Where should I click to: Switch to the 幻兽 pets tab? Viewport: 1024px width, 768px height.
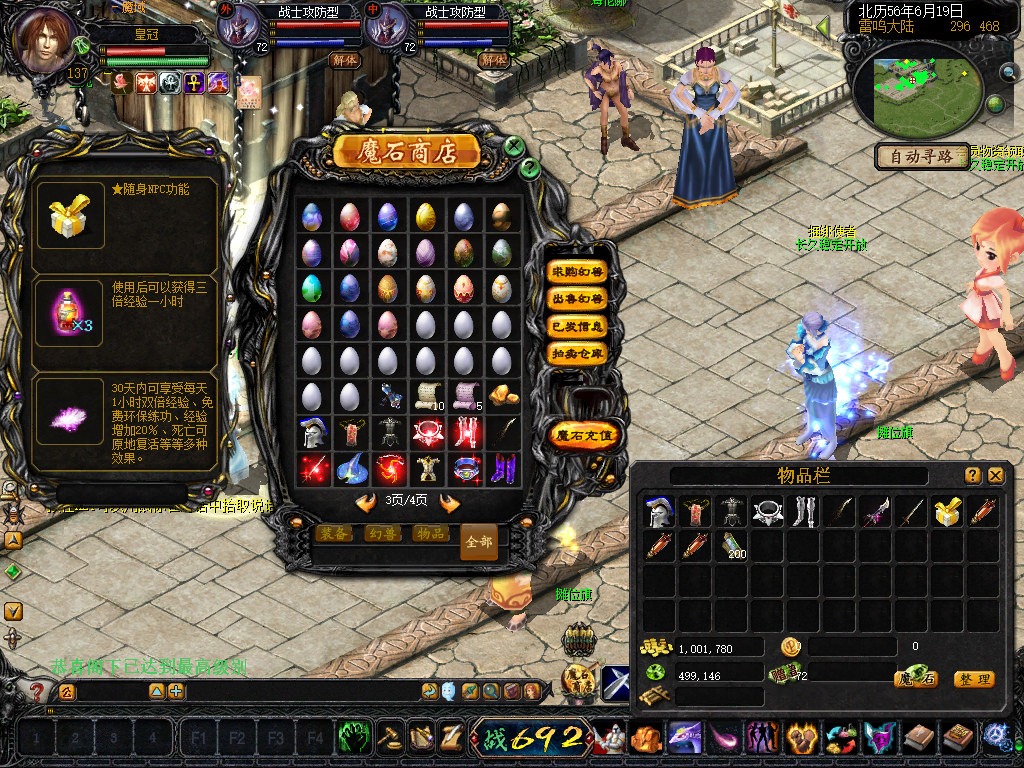(x=383, y=534)
